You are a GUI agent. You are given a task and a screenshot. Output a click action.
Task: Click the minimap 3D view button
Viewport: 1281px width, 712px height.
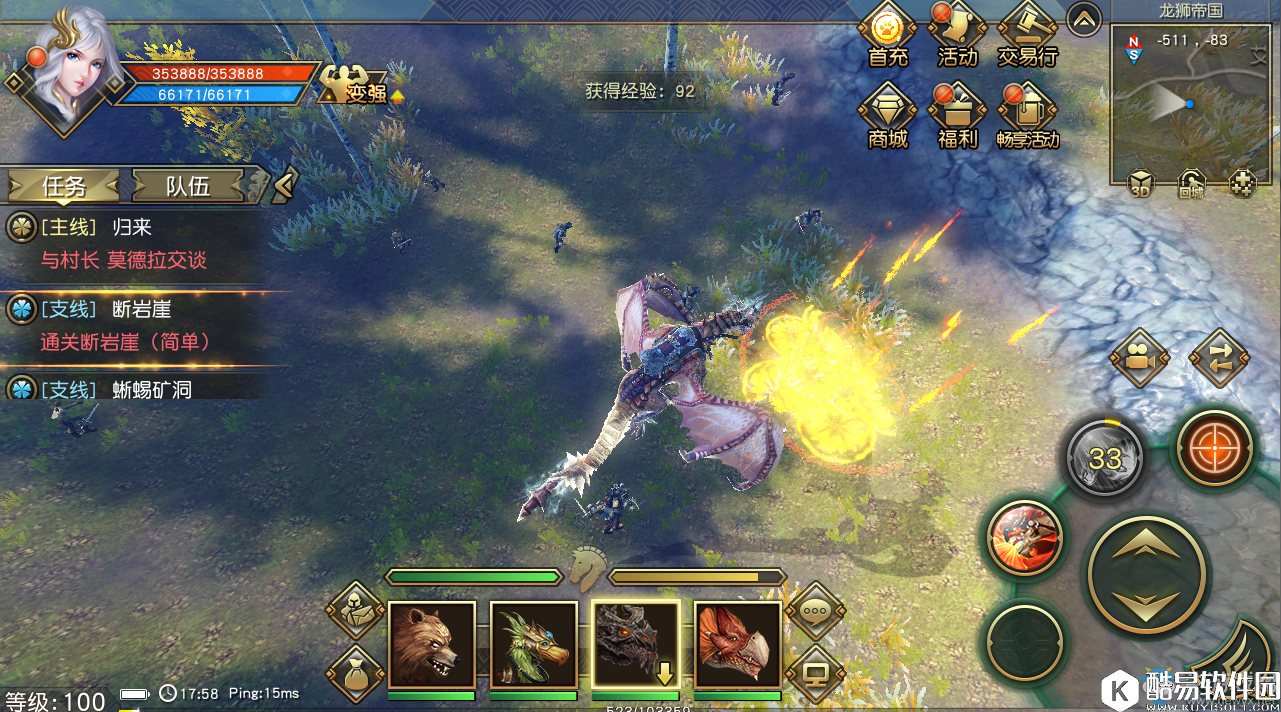click(x=1141, y=184)
